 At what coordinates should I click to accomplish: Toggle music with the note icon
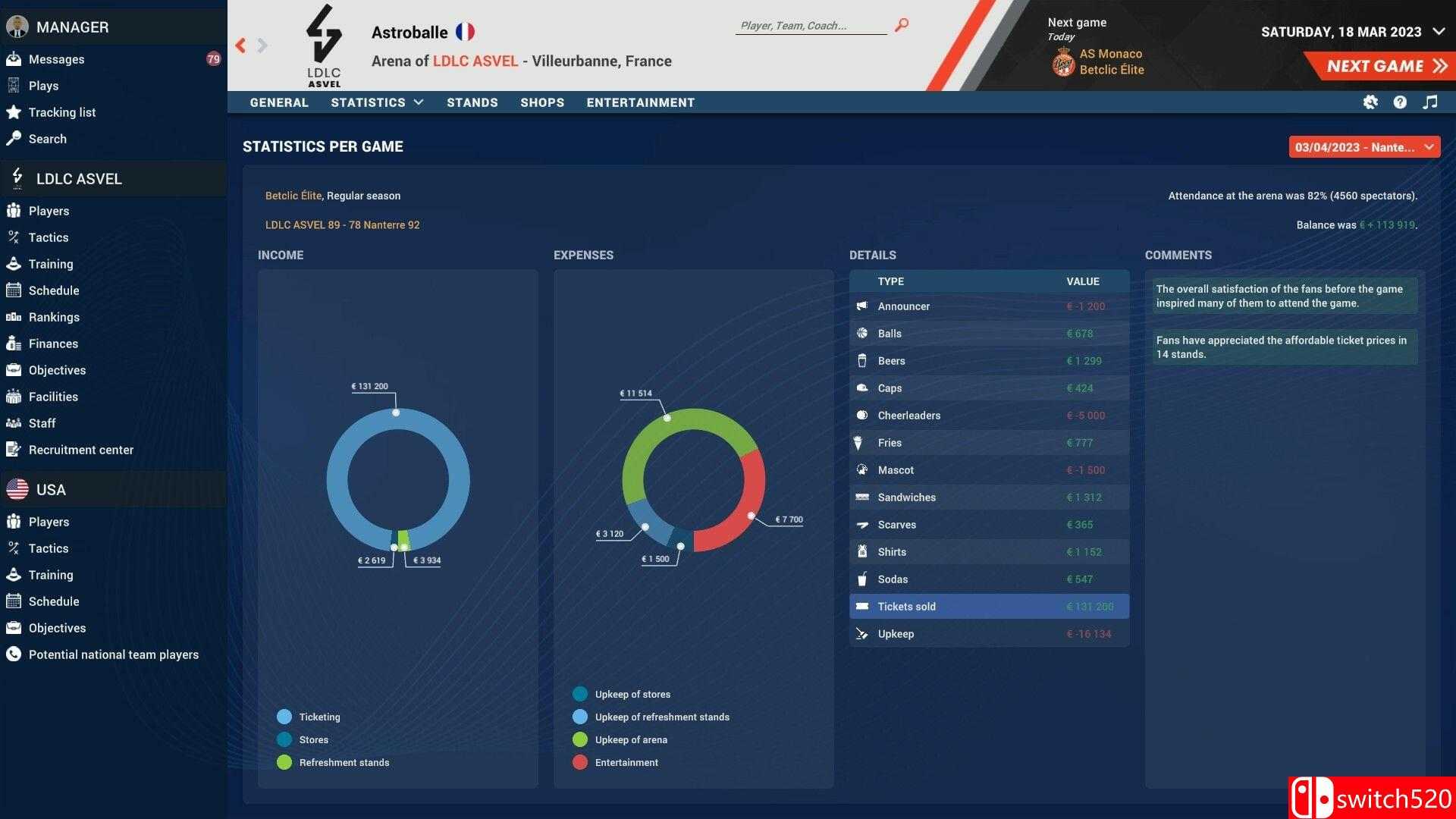pyautogui.click(x=1430, y=102)
